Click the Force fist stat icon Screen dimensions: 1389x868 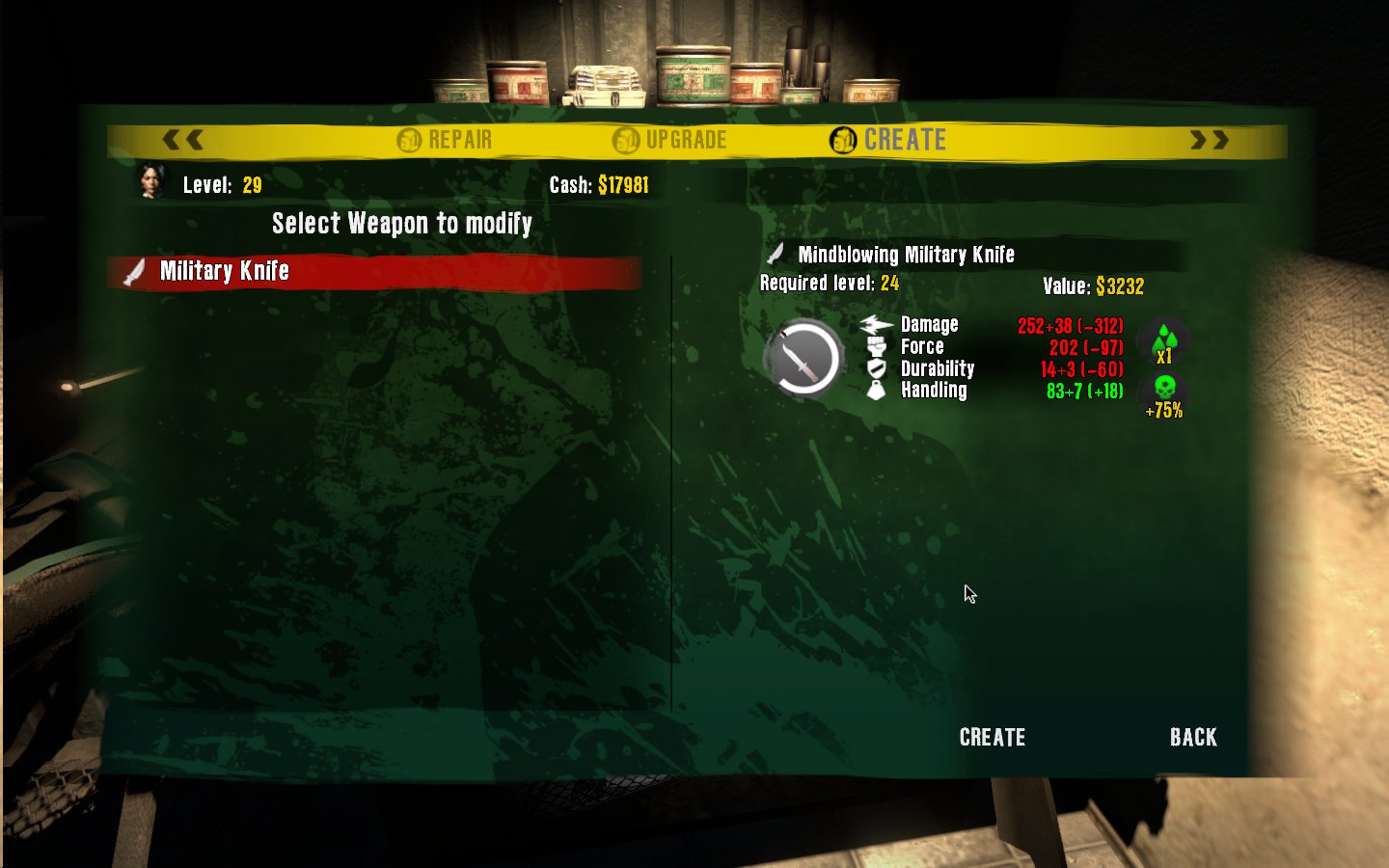[878, 346]
